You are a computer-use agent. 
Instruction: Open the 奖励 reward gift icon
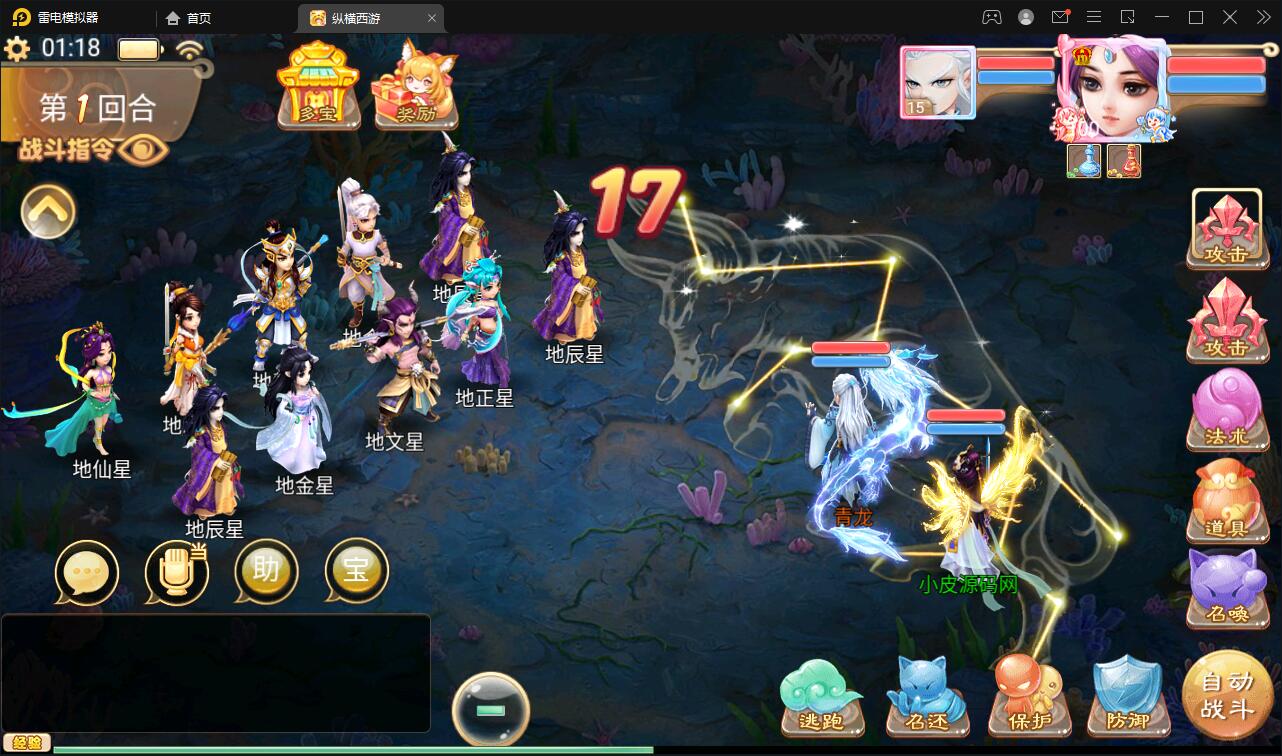pos(413,95)
